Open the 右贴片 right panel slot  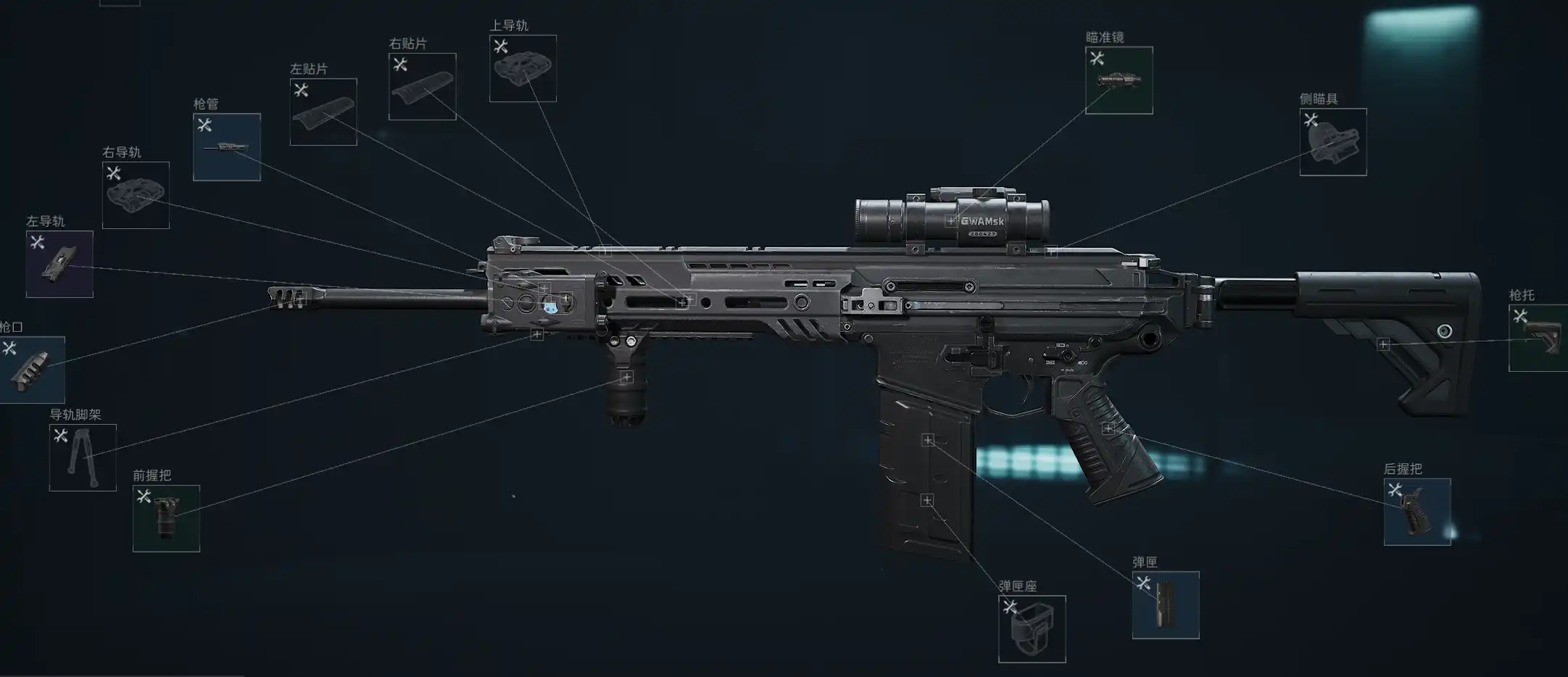coord(422,86)
